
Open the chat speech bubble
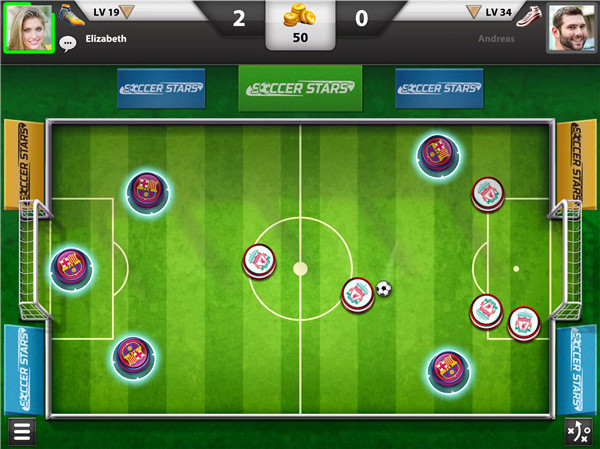click(x=68, y=43)
